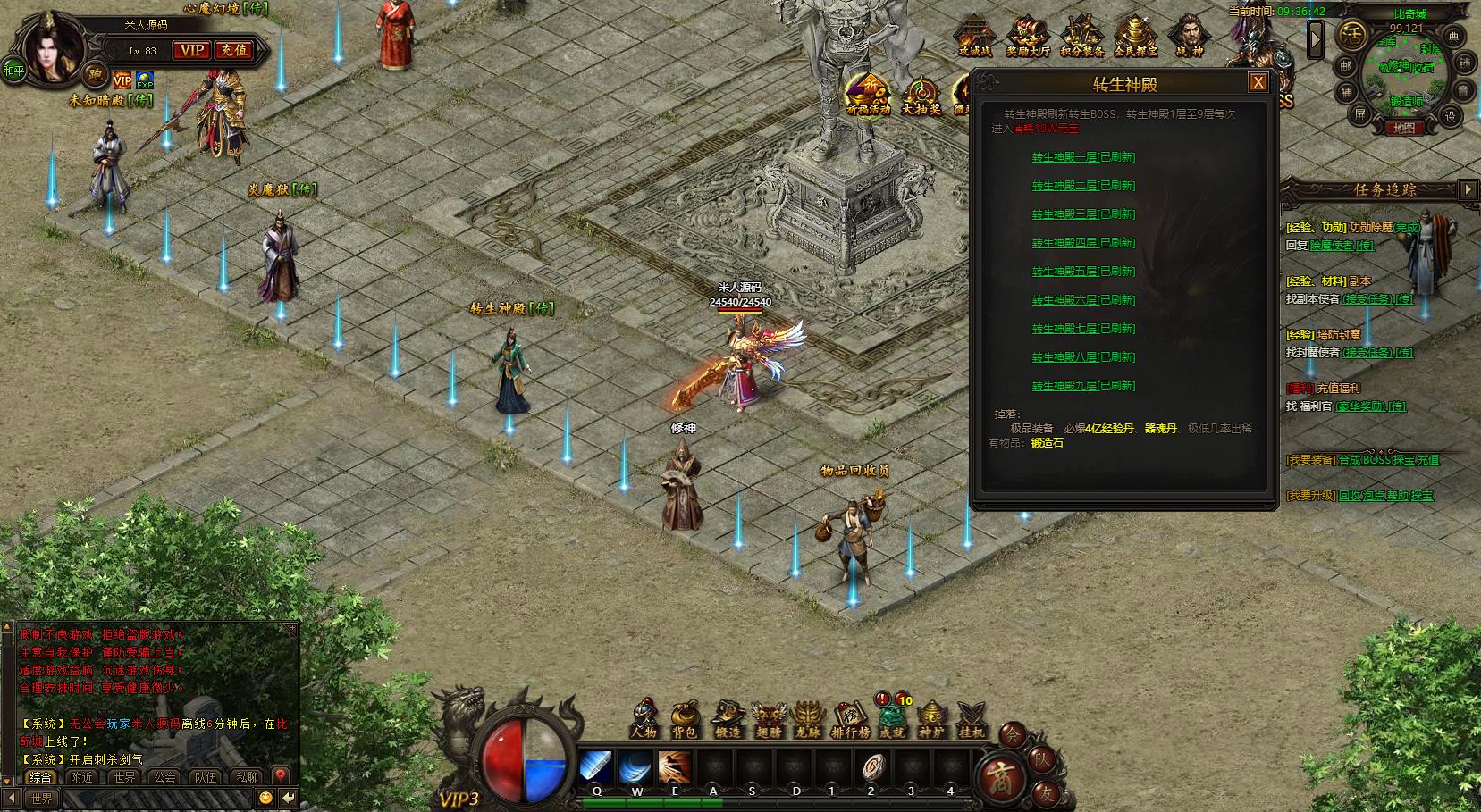Open the 成就 achievements icon
This screenshot has height=812, width=1481.
coord(891,718)
